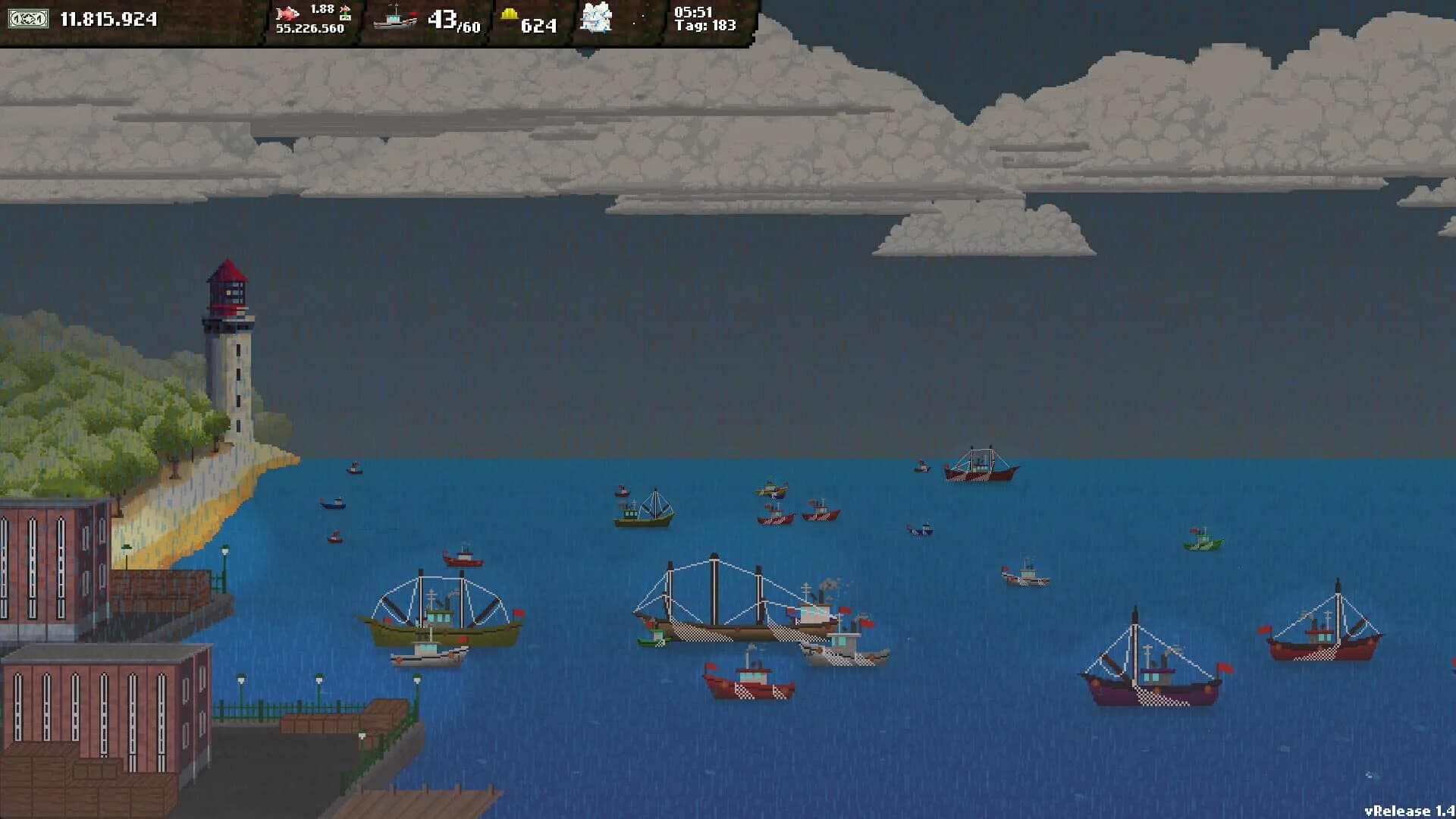Click the Tag: 183 day counter
The width and height of the screenshot is (1456, 819).
pos(704,26)
